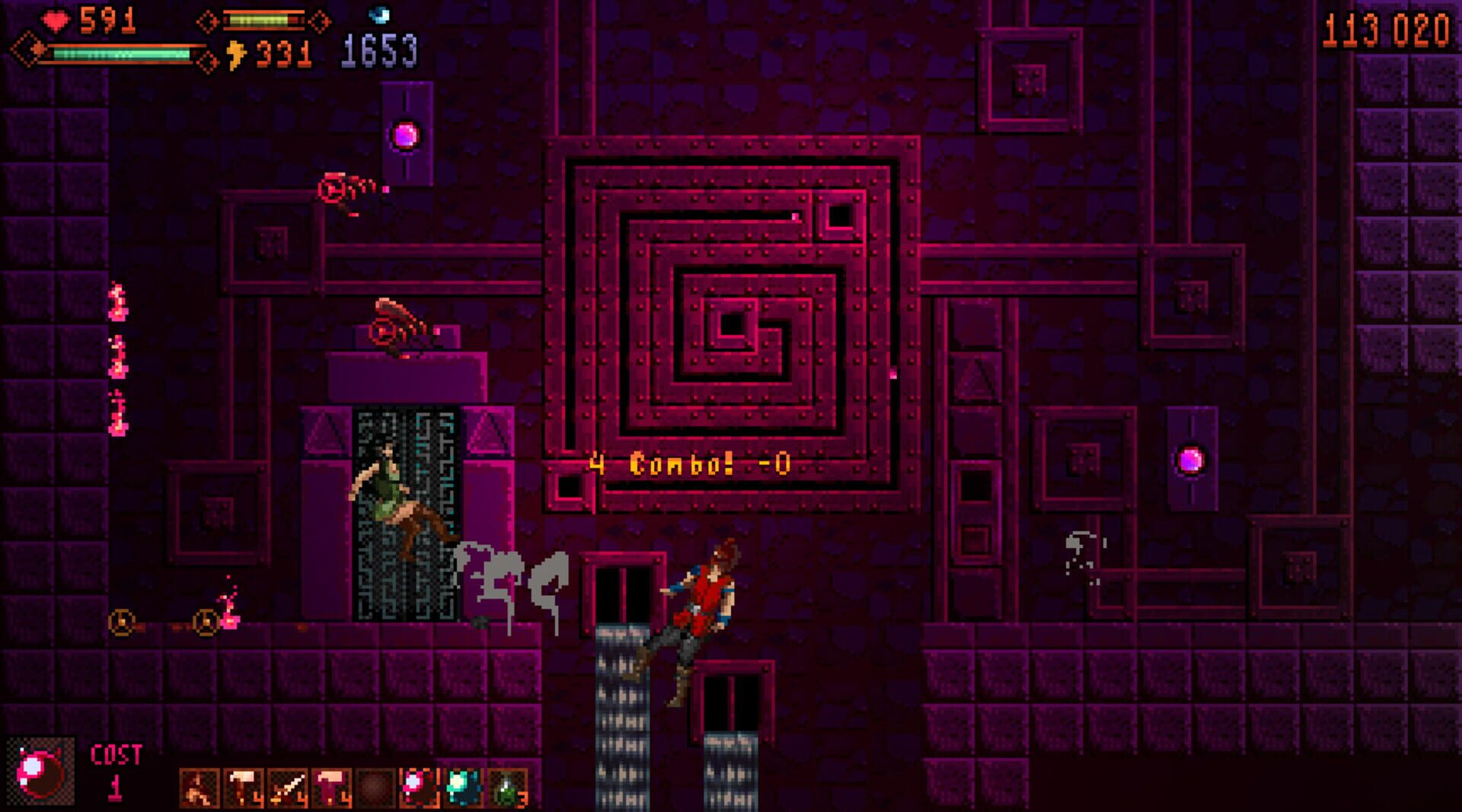Click the blue orb icon above the 1653 counter
Image resolution: width=1462 pixels, height=812 pixels.
click(378, 15)
